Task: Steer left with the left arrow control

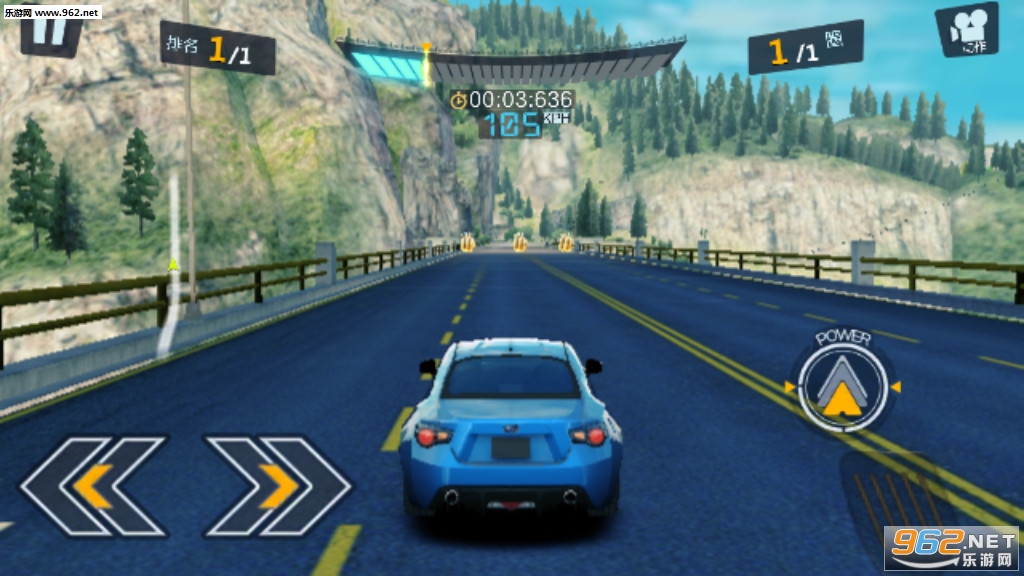Action: 93,486
